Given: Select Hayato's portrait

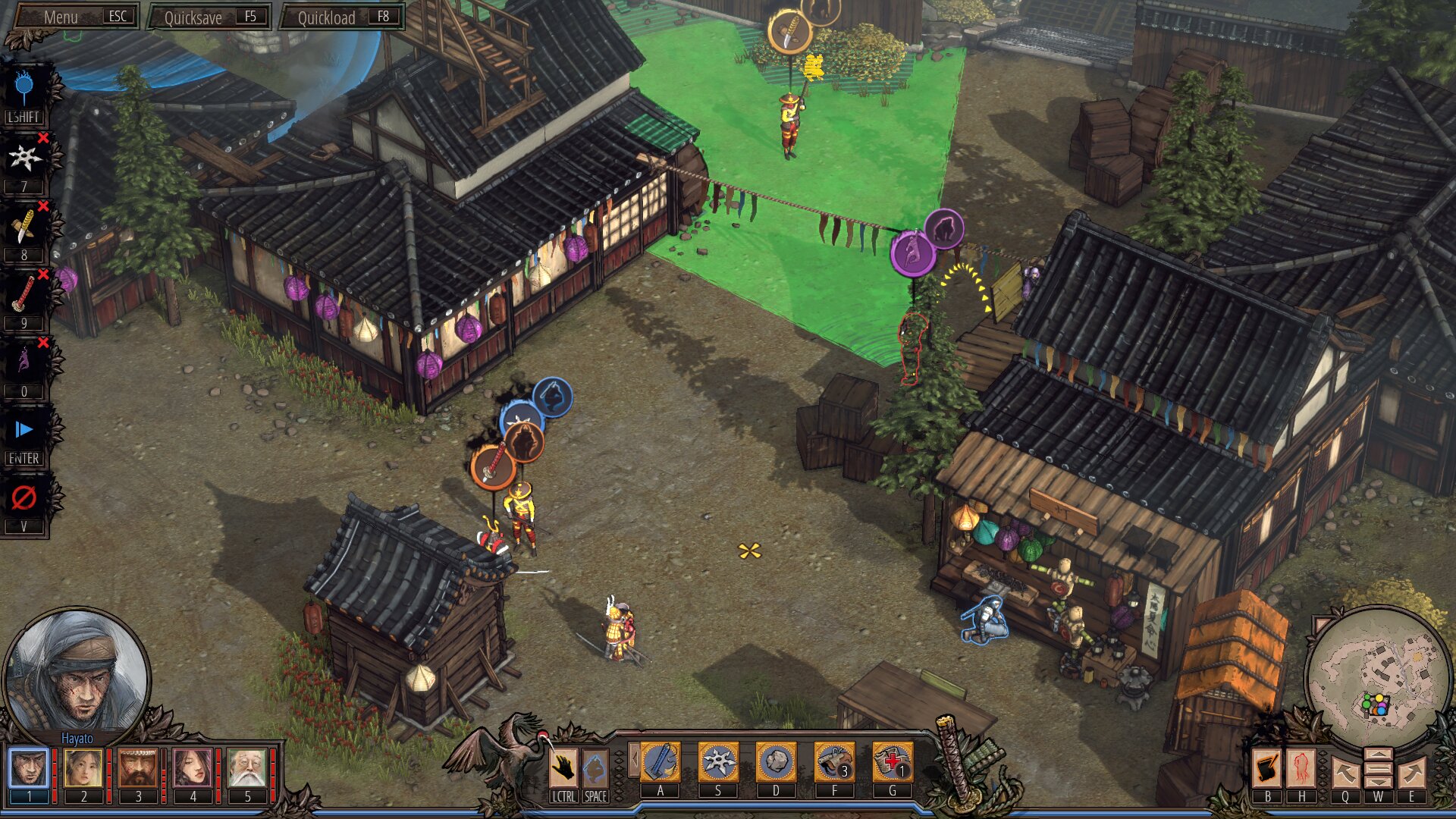Looking at the screenshot, I should (x=29, y=767).
